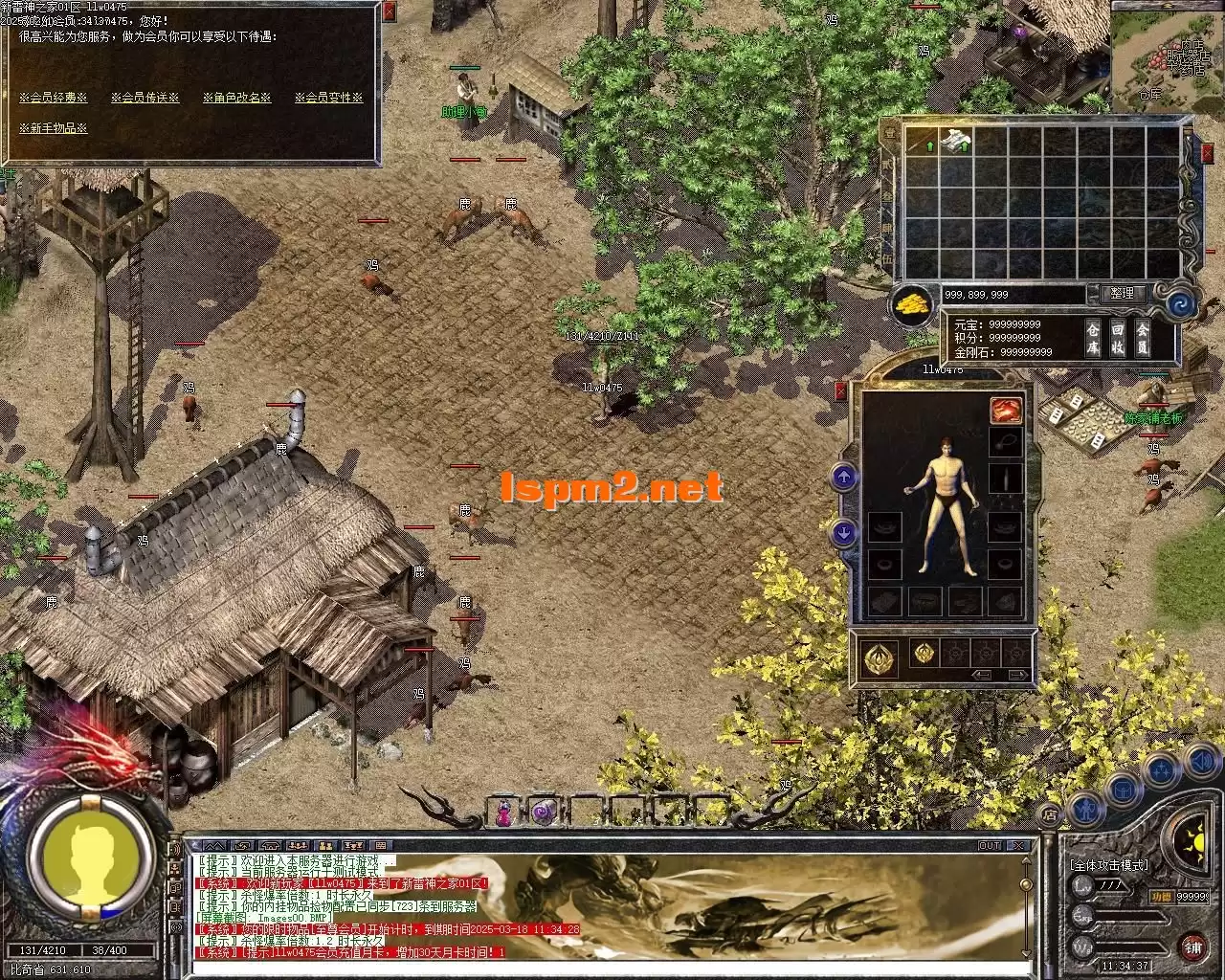Choose the 会员变性 gender change option
1225x980 pixels.
328,98
